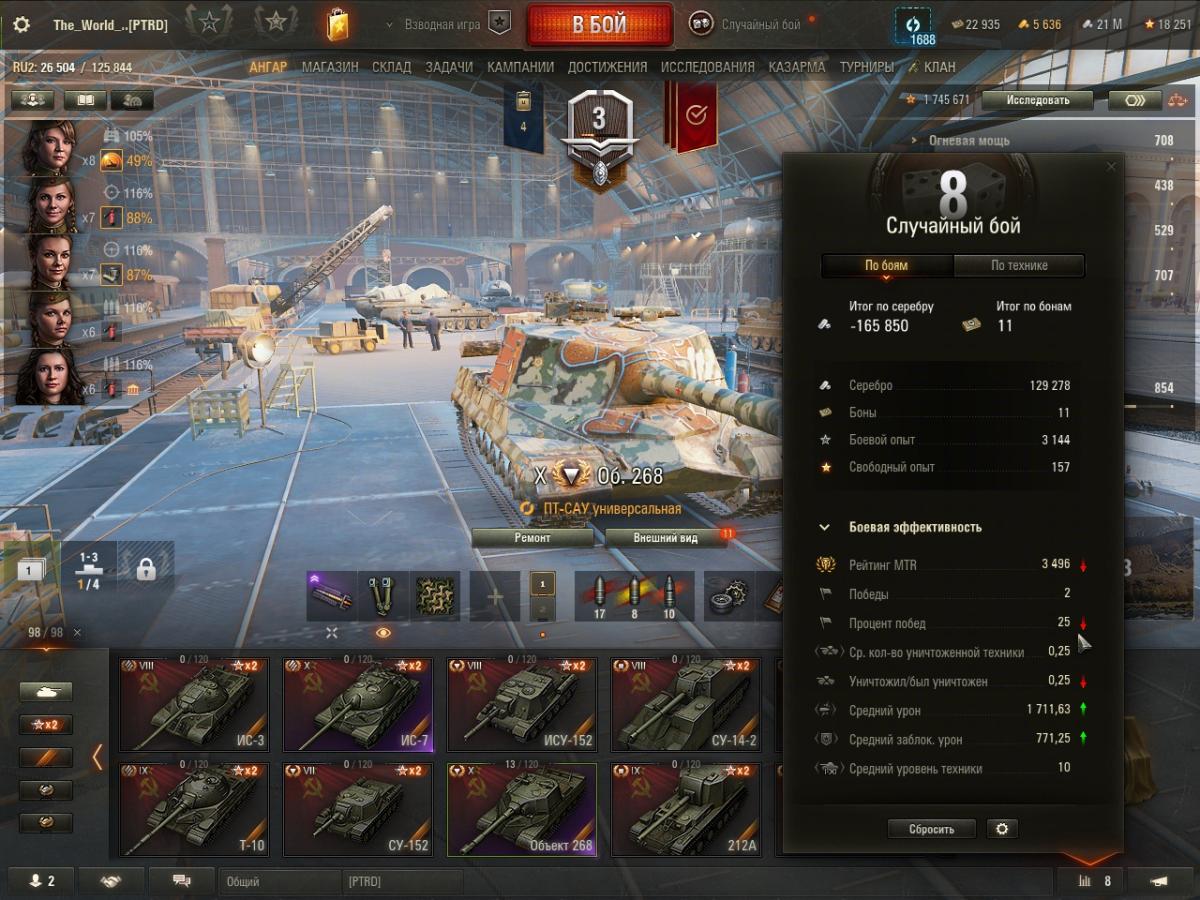Open the settings gear menu
Viewport: 1200px width, 900px height.
[x=21, y=25]
